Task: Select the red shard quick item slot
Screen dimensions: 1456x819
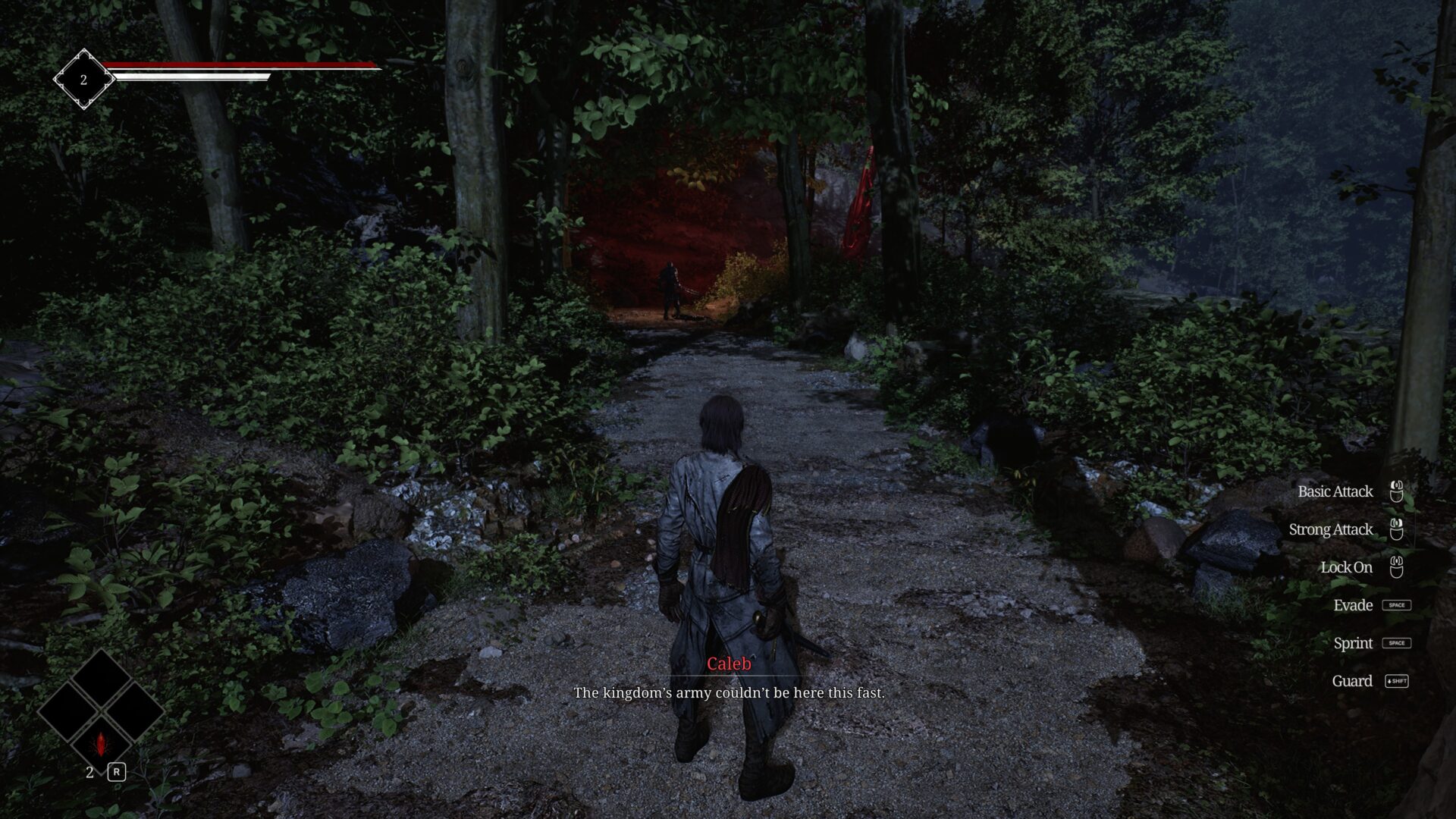Action: pos(100,743)
